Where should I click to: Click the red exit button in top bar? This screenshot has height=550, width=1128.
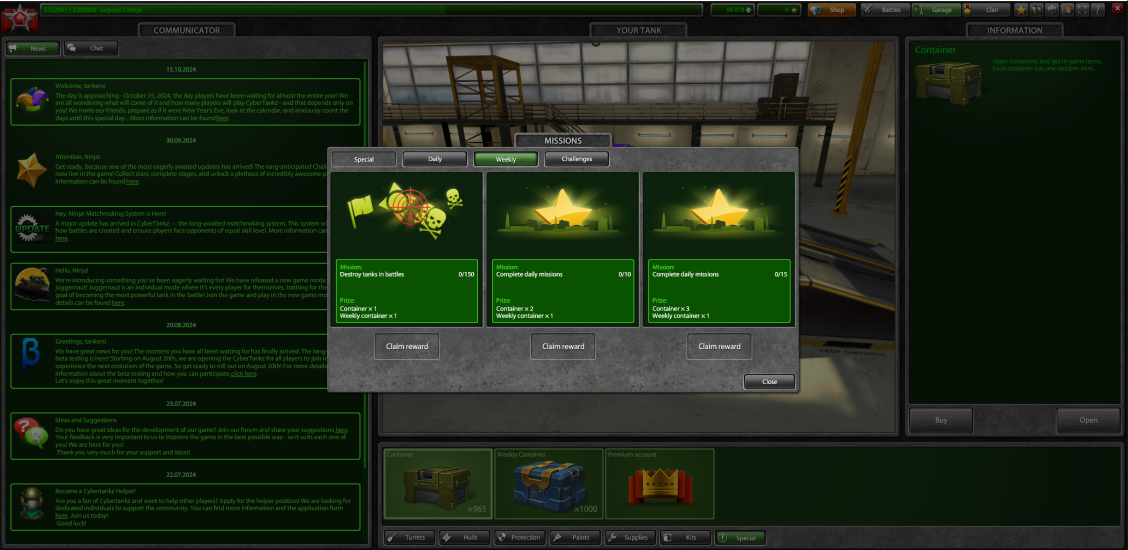click(x=1116, y=10)
